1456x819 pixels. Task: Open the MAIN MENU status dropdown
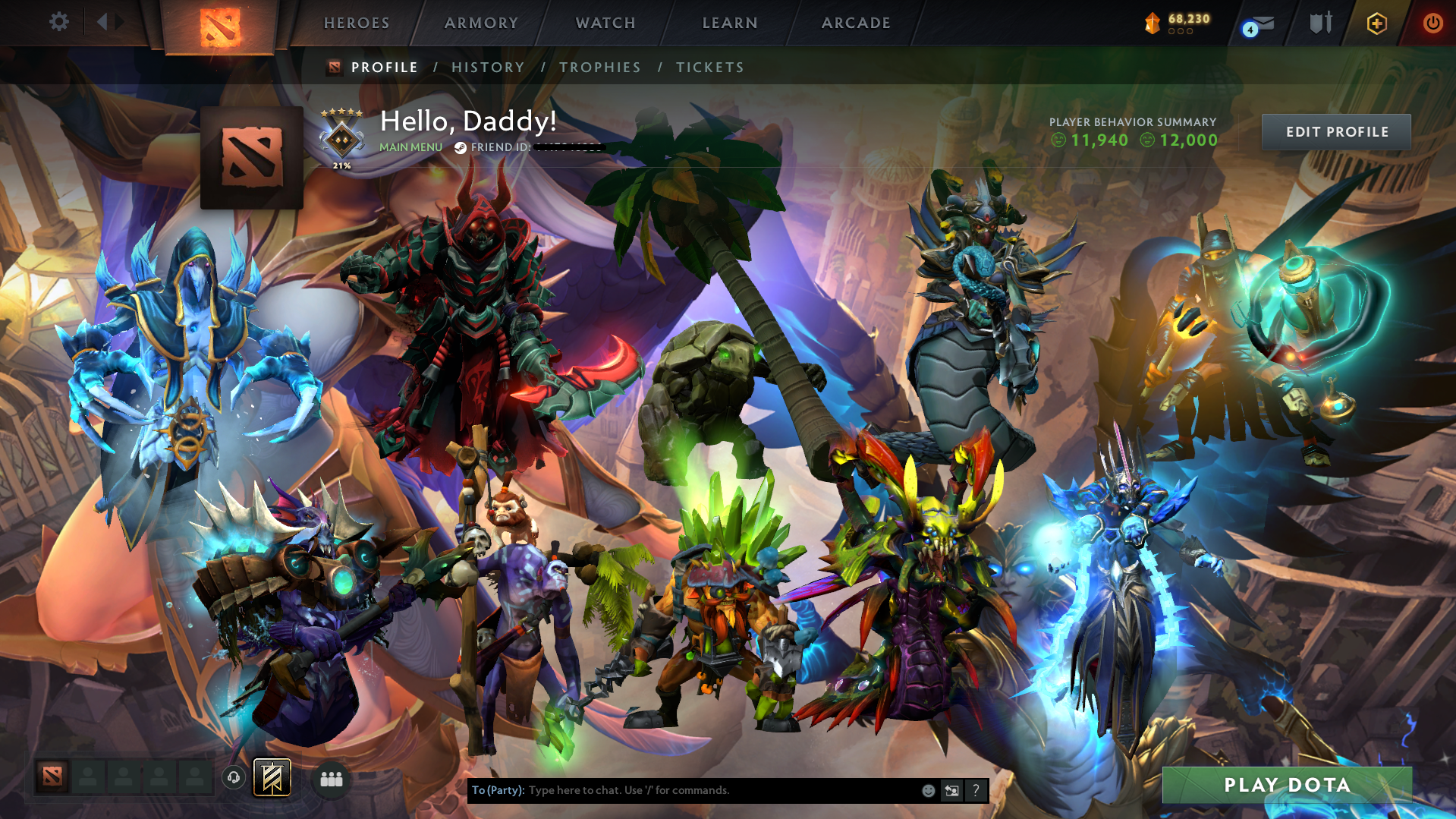click(x=410, y=147)
